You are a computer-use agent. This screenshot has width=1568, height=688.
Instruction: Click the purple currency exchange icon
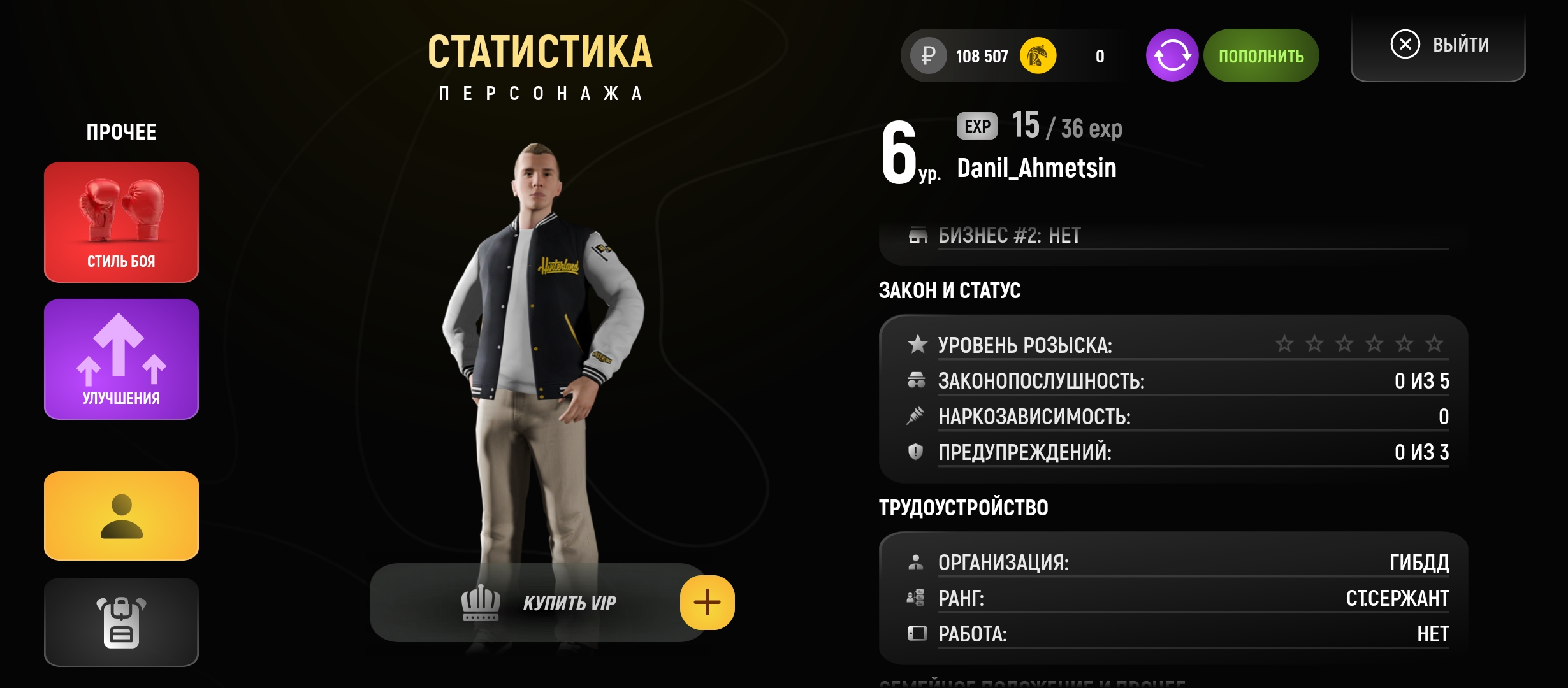(1172, 55)
